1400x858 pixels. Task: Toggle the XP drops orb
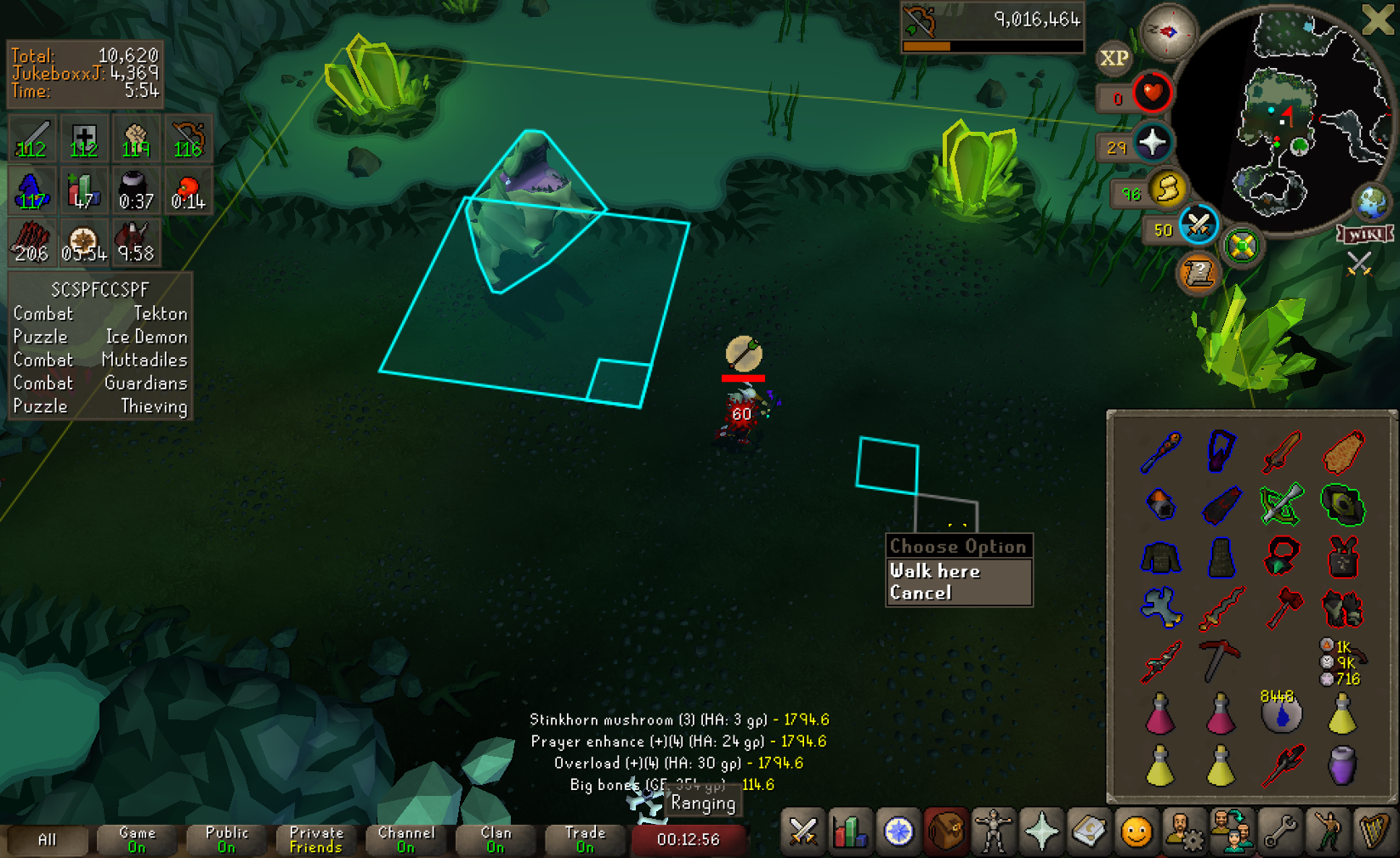tap(1114, 58)
